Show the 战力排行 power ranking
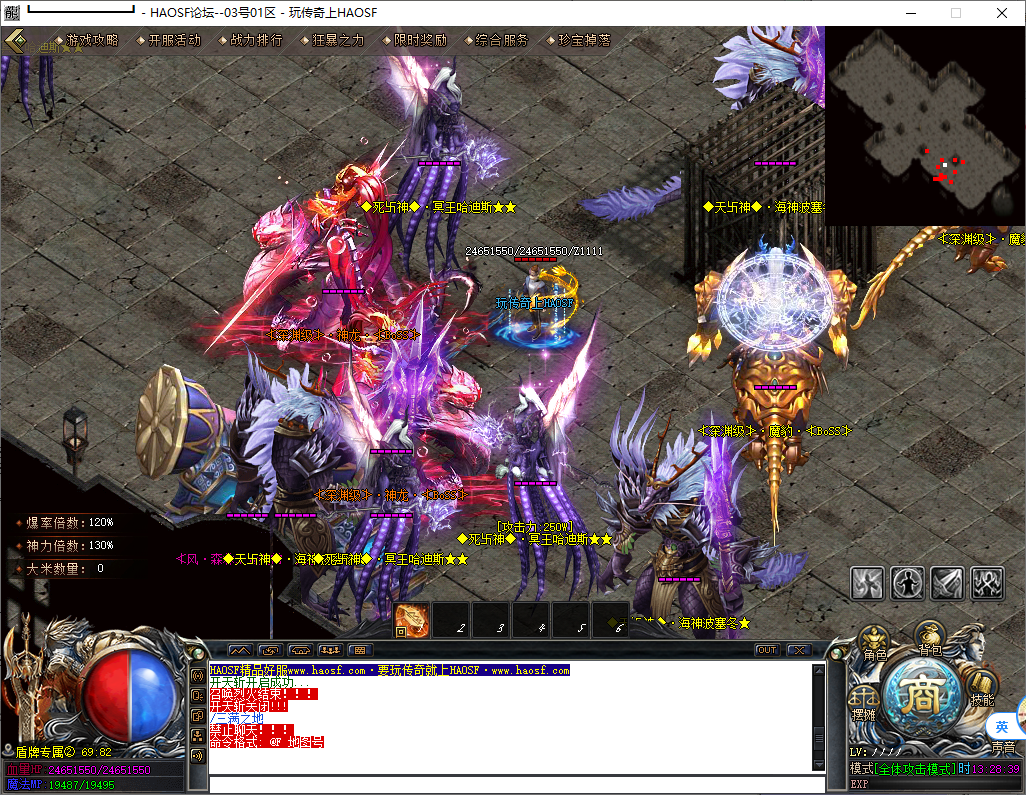1026x795 pixels. point(256,40)
